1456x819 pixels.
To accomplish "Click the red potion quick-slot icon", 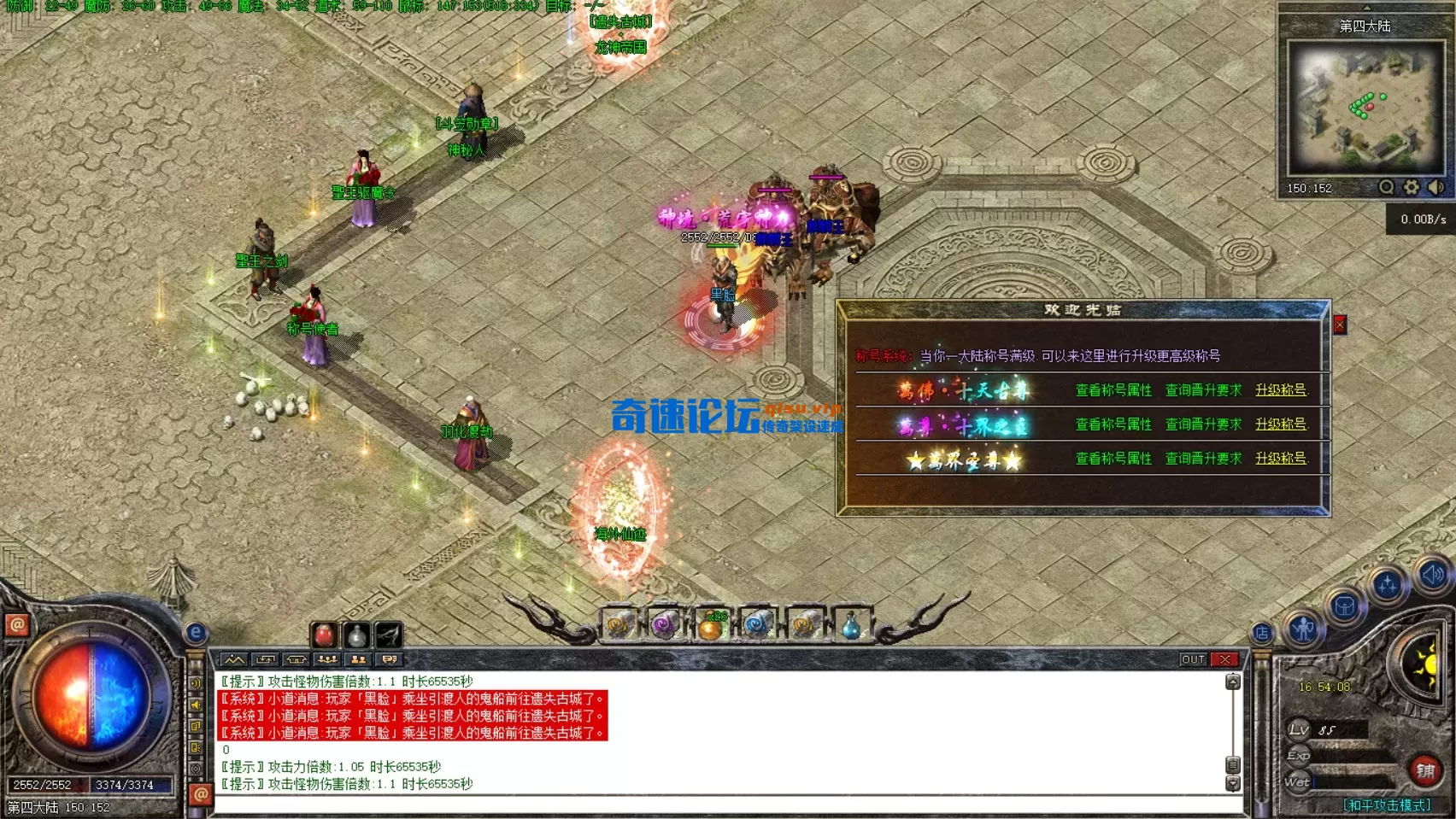I will click(325, 633).
